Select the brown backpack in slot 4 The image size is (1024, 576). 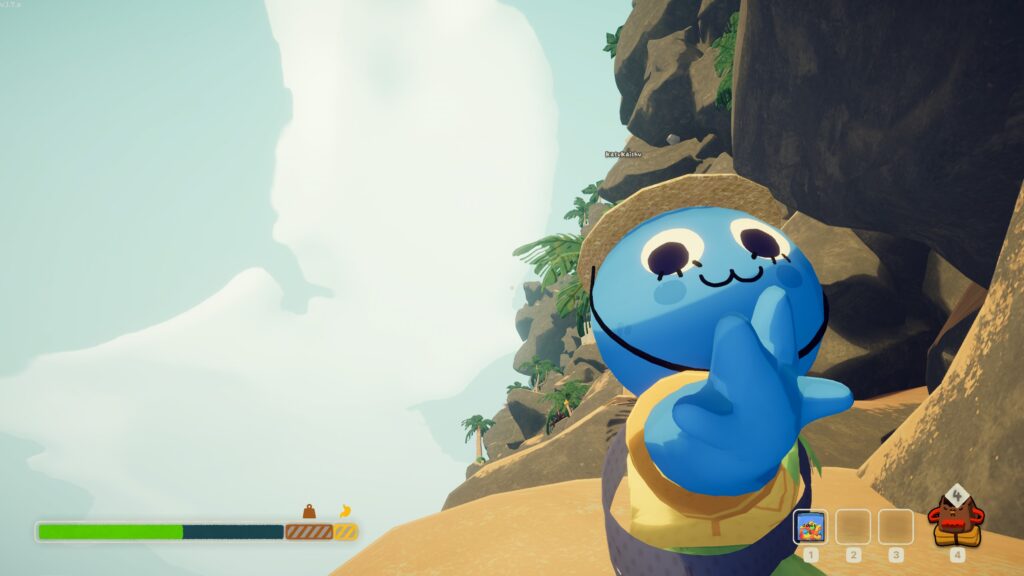[x=957, y=519]
